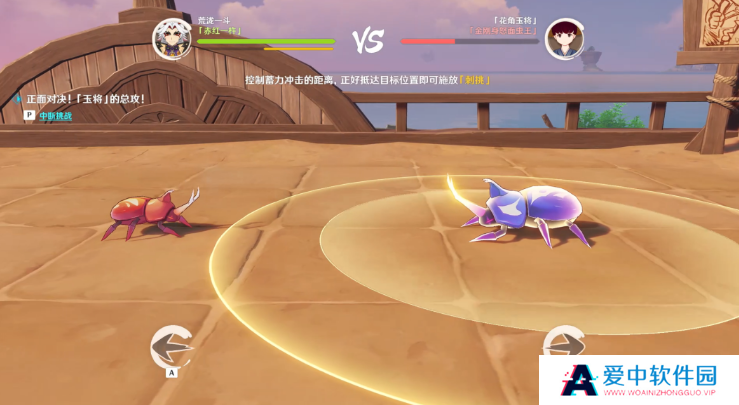Image resolution: width=739 pixels, height=405 pixels.
Task: Select the 正面对决 quest objective tracker
Action: [x=83, y=99]
